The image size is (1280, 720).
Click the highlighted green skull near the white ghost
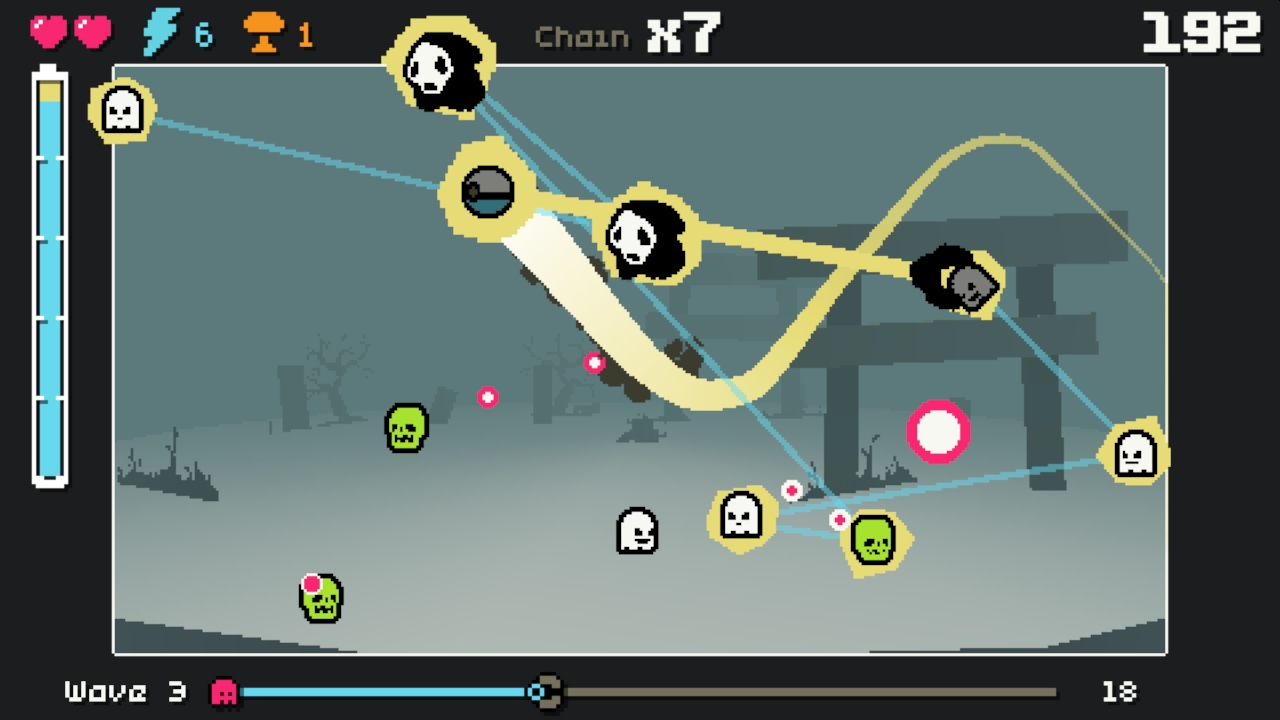(x=873, y=540)
